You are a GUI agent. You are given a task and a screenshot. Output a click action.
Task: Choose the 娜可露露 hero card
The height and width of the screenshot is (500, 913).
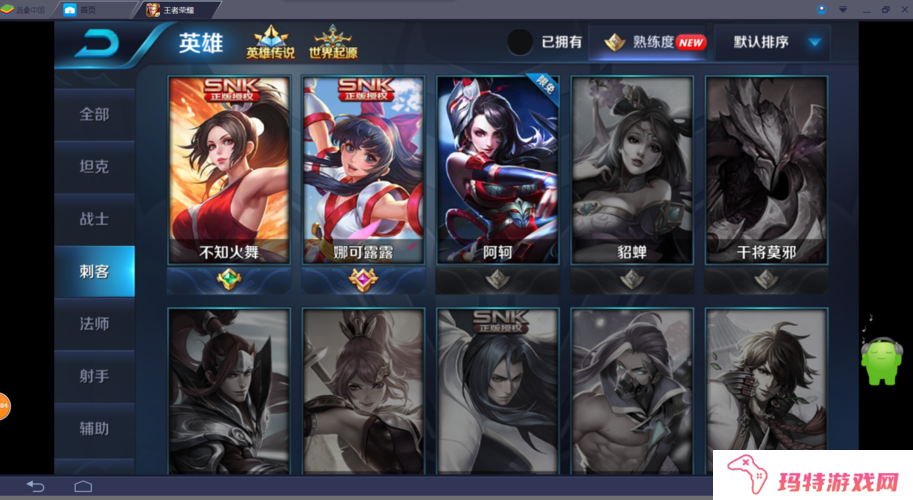click(x=363, y=170)
